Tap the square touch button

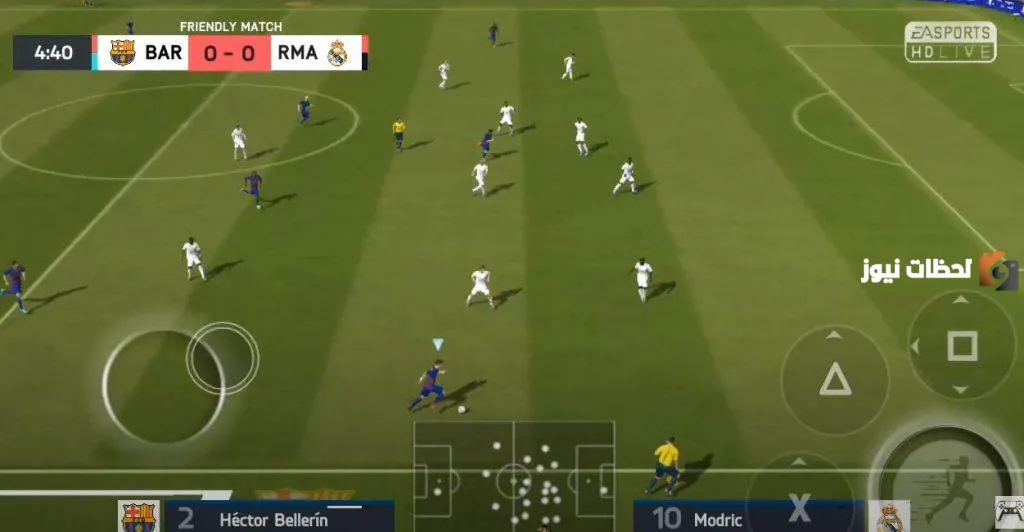coord(961,346)
